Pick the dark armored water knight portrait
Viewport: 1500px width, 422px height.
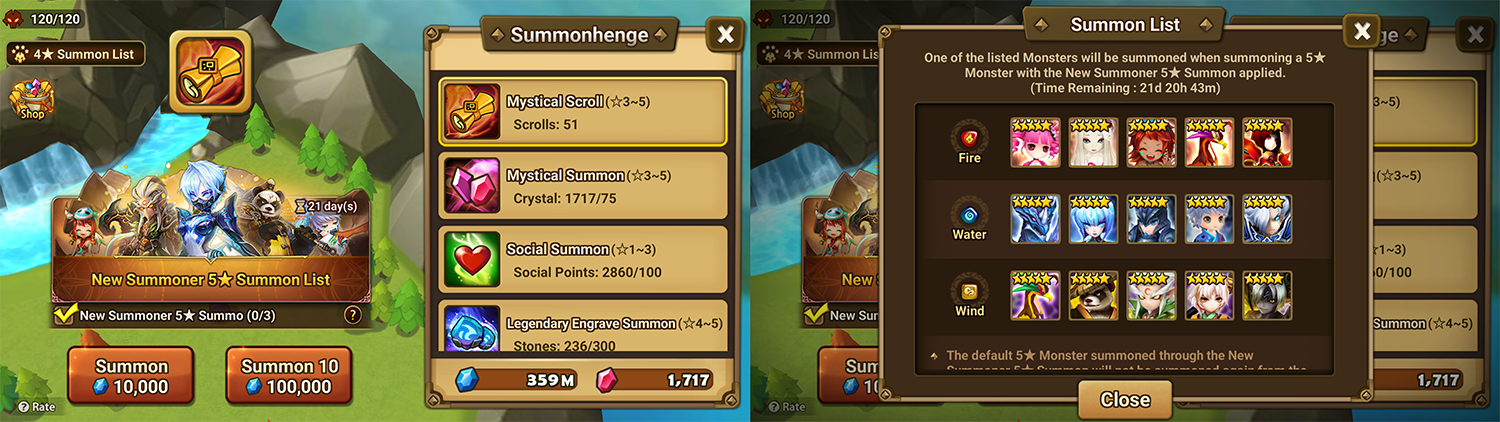click(x=1151, y=219)
